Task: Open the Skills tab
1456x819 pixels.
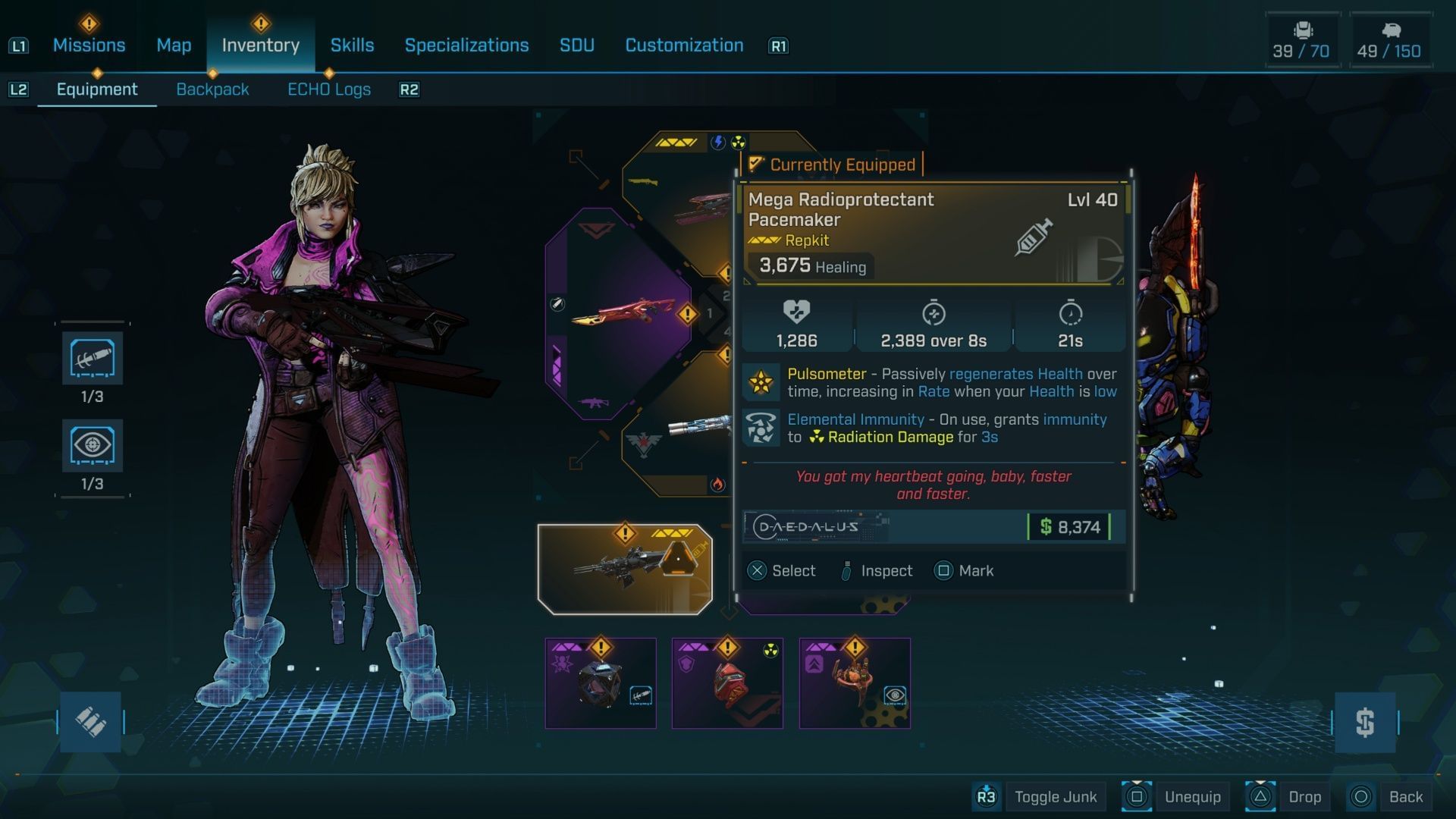Action: tap(352, 45)
